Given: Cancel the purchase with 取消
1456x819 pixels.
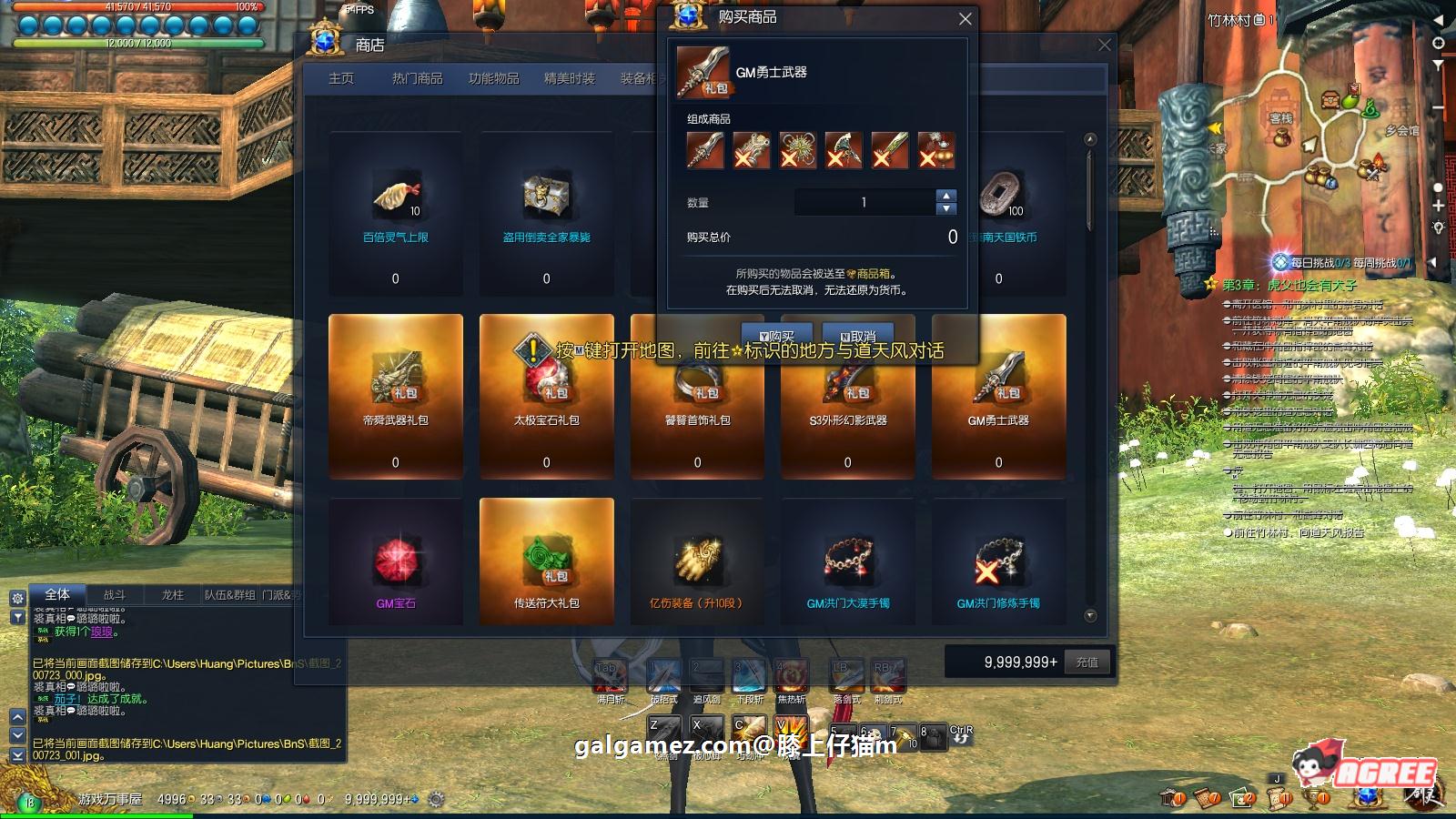Looking at the screenshot, I should tap(857, 335).
